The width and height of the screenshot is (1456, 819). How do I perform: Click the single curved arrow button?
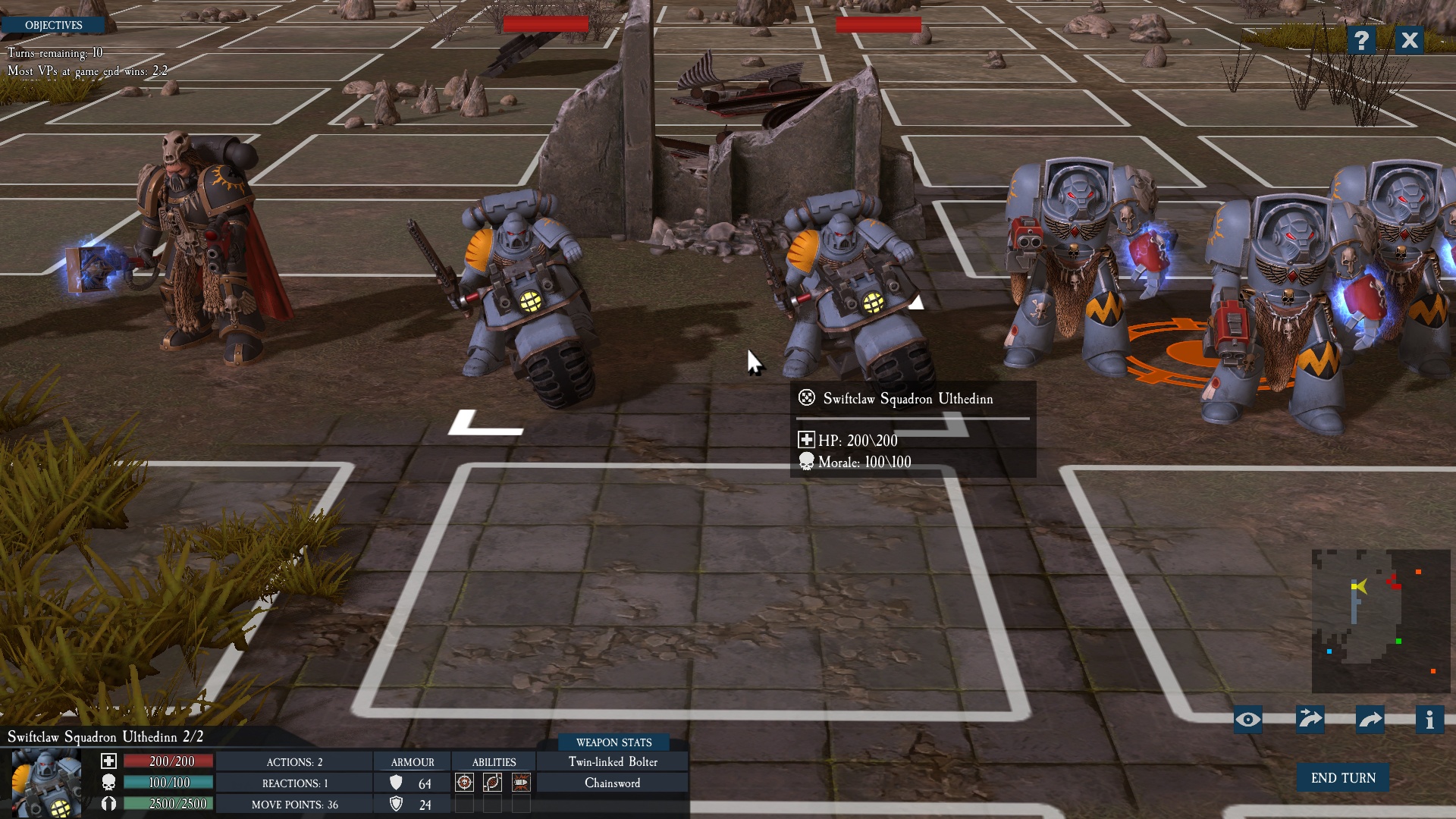[1370, 720]
